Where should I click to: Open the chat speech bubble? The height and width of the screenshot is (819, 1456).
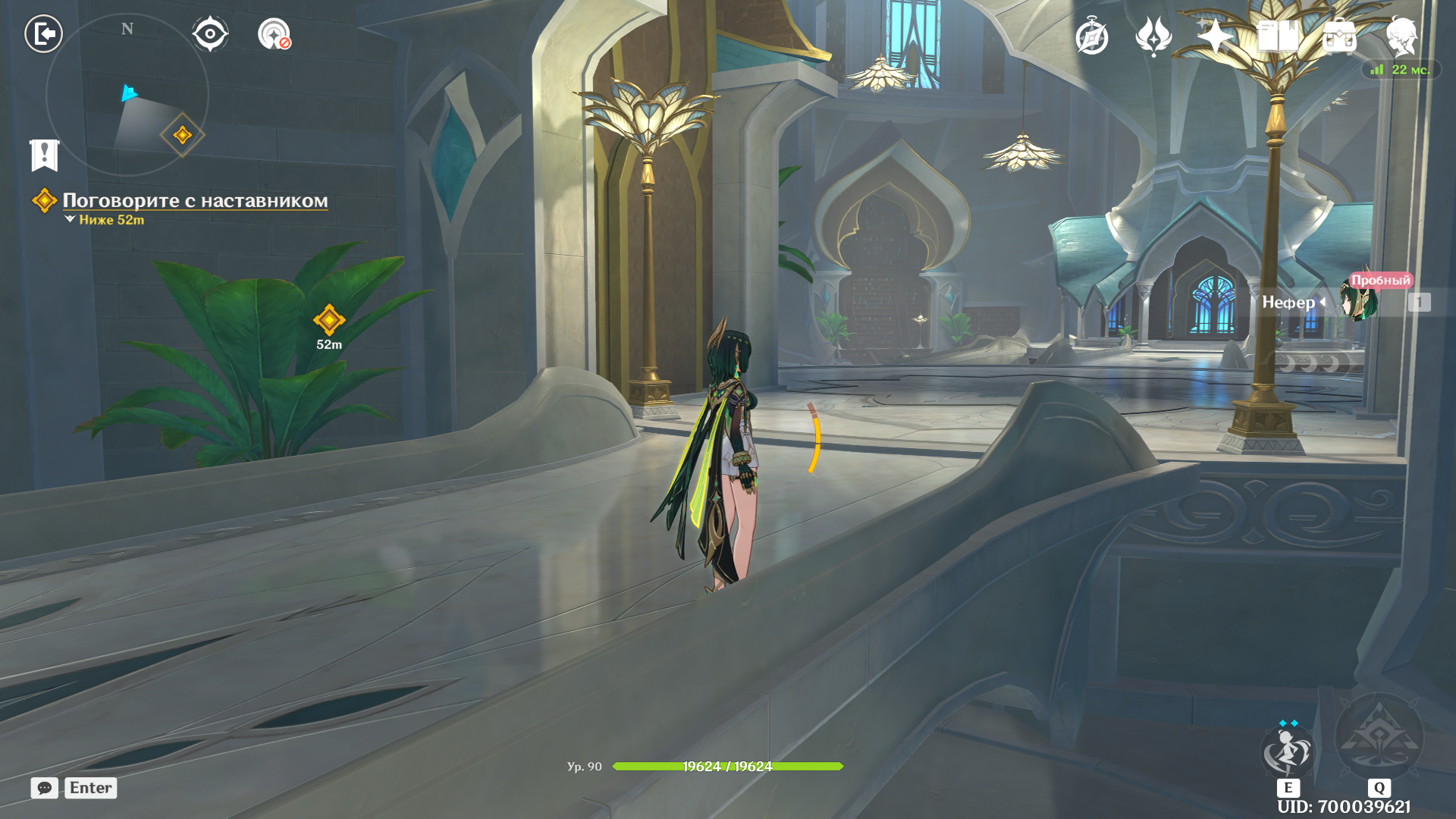click(x=45, y=788)
